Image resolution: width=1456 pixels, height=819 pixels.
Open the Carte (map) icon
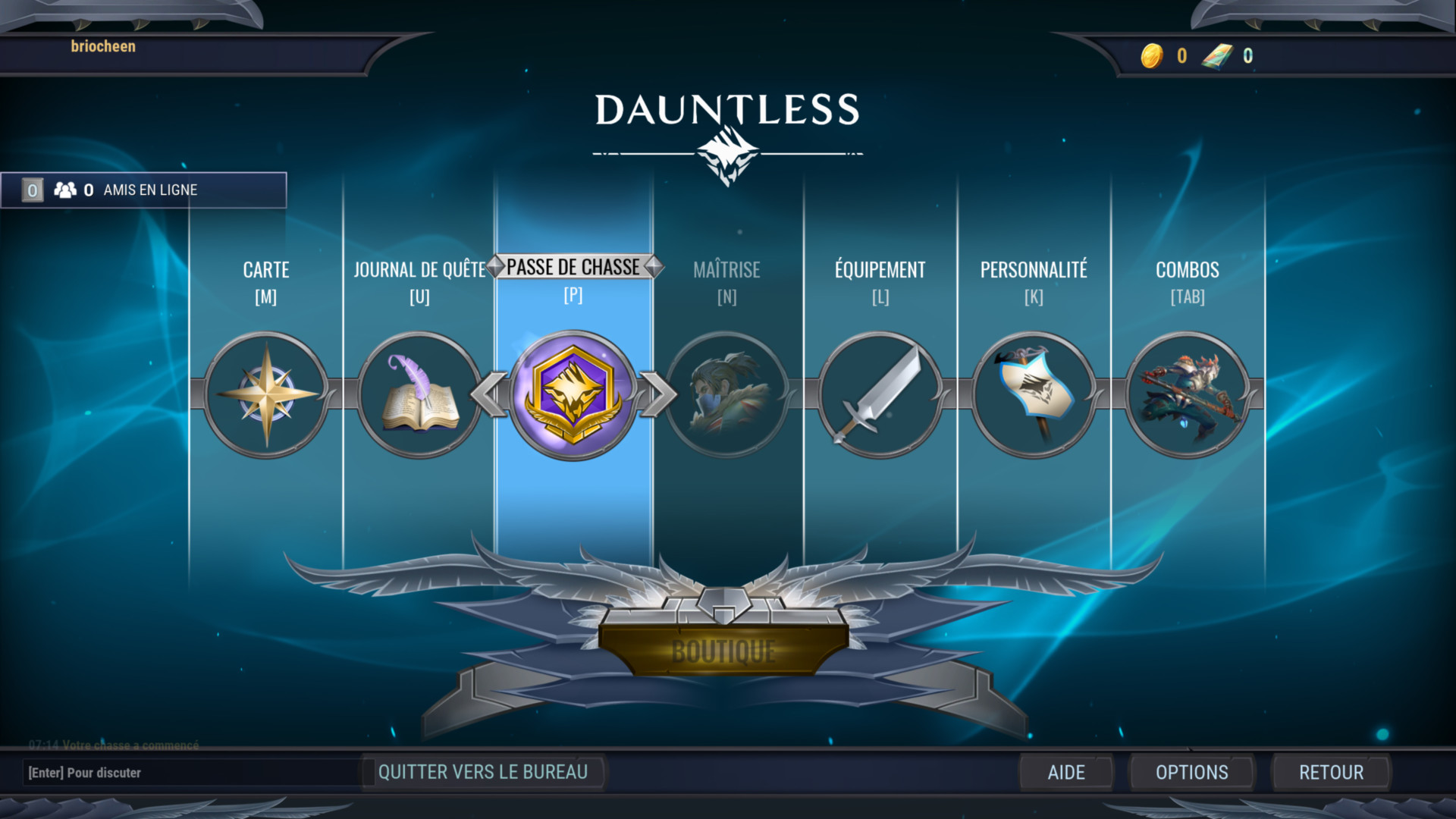coord(265,393)
